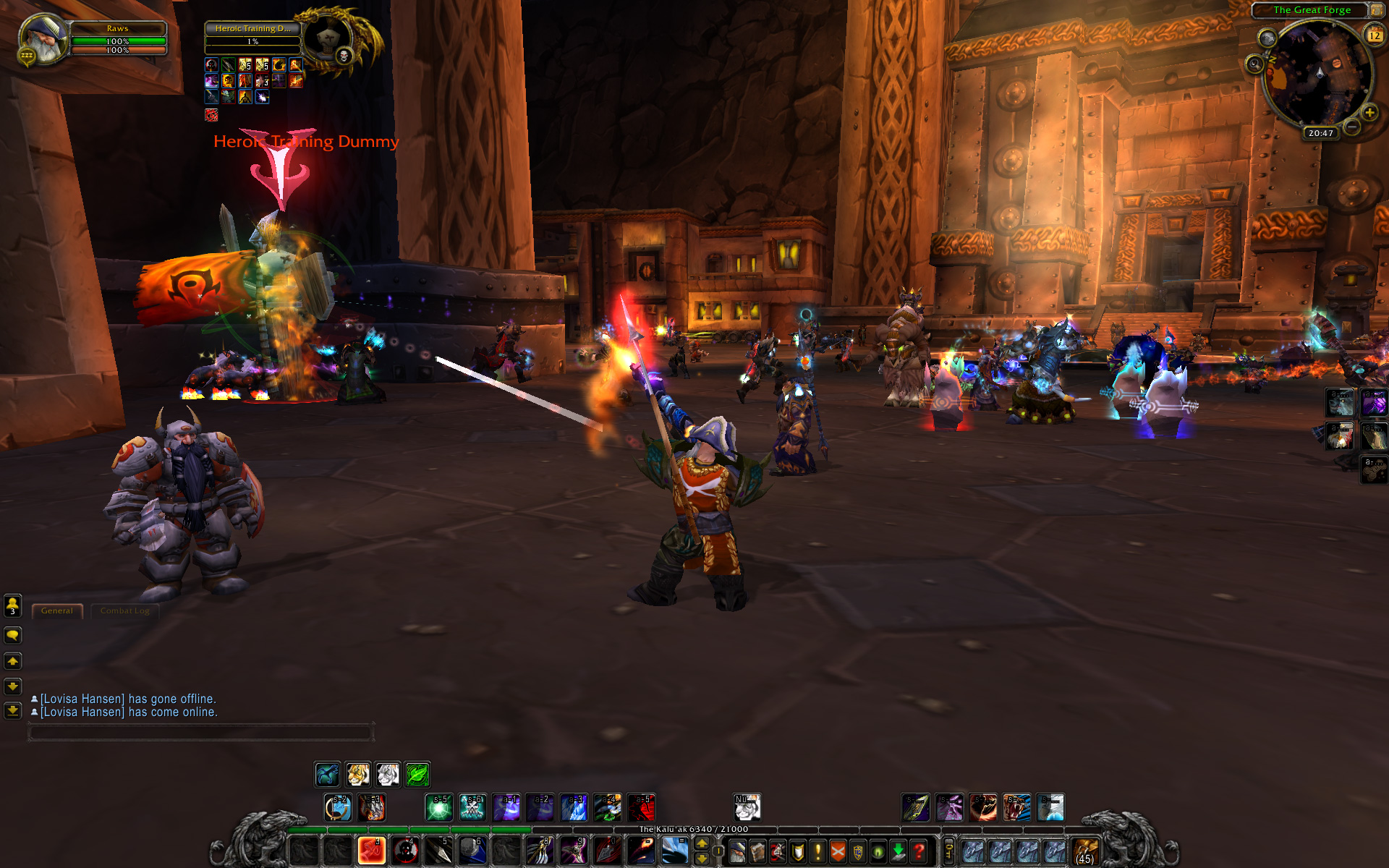Open the calendar showing day 12
This screenshot has width=1389, height=868.
[x=1374, y=35]
